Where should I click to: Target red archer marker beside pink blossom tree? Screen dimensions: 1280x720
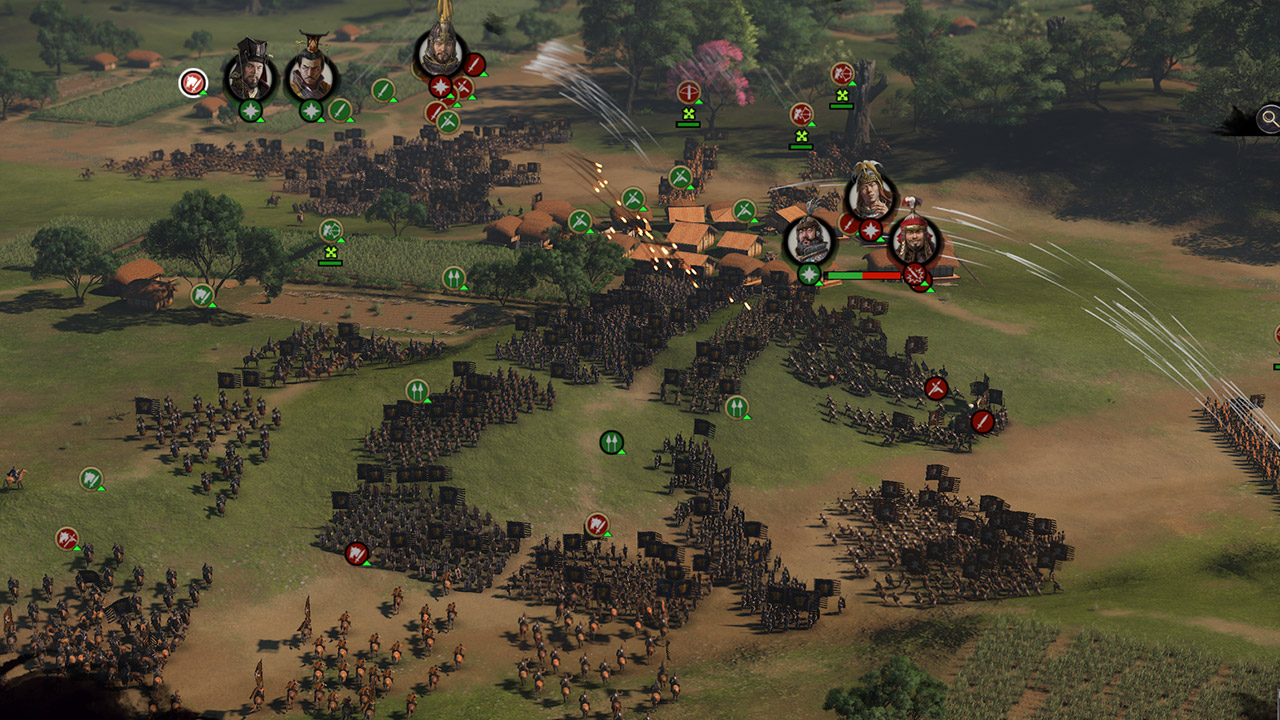(688, 92)
